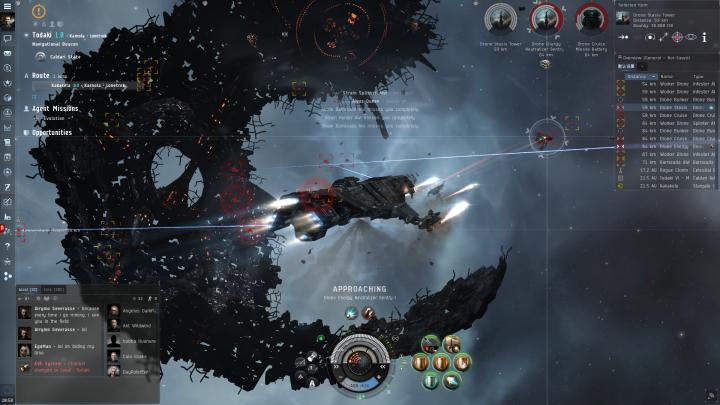720x405 pixels.
Task: Select the Drone Energy Neutralizer Sentry target
Action: tap(546, 20)
